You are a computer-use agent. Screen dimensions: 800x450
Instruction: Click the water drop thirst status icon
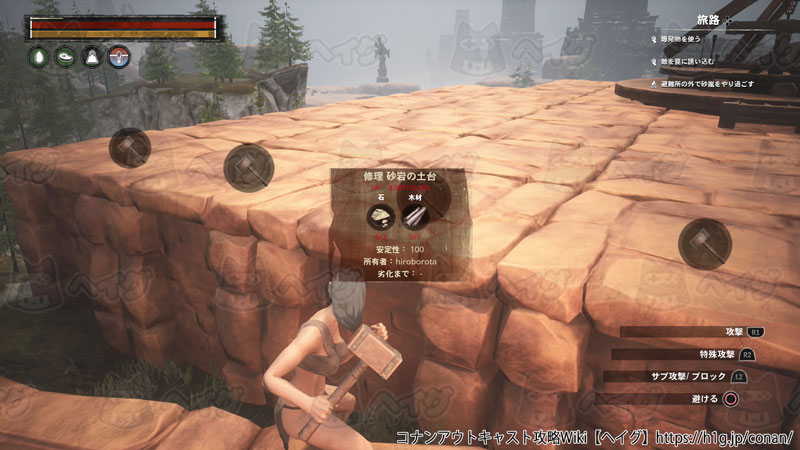(x=38, y=57)
